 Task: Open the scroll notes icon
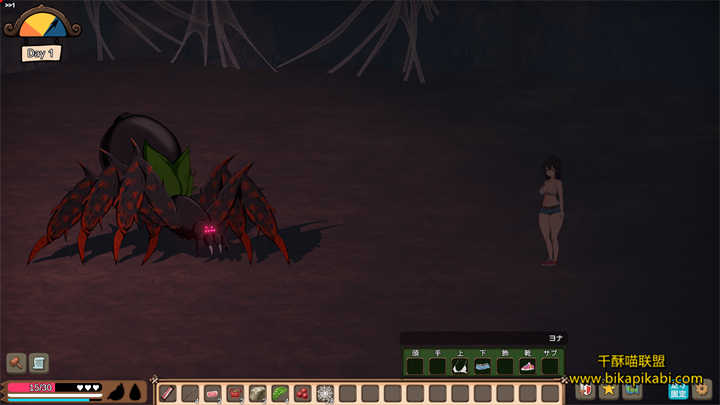pyautogui.click(x=39, y=362)
